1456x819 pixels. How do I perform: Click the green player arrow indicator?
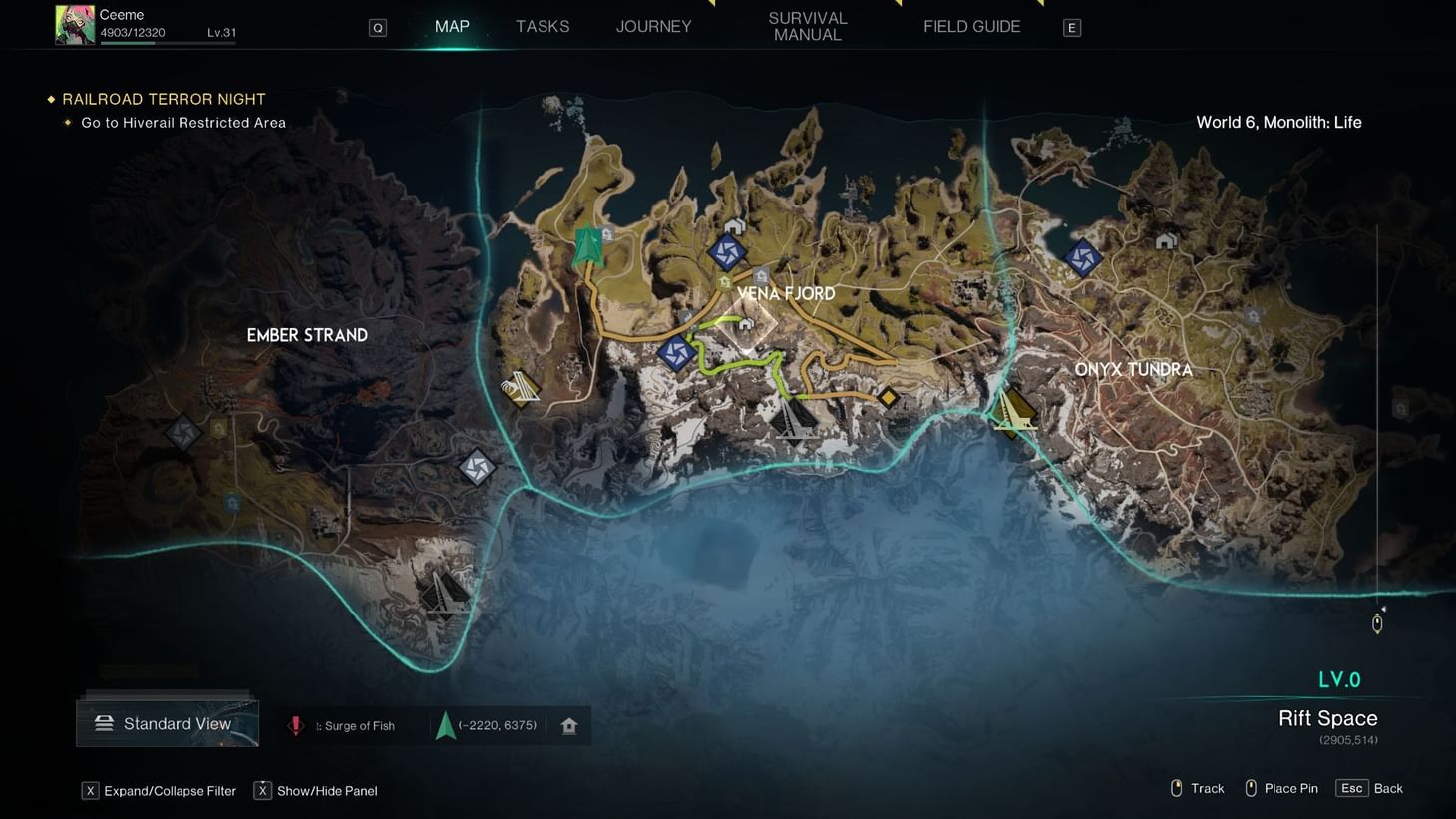tap(445, 725)
